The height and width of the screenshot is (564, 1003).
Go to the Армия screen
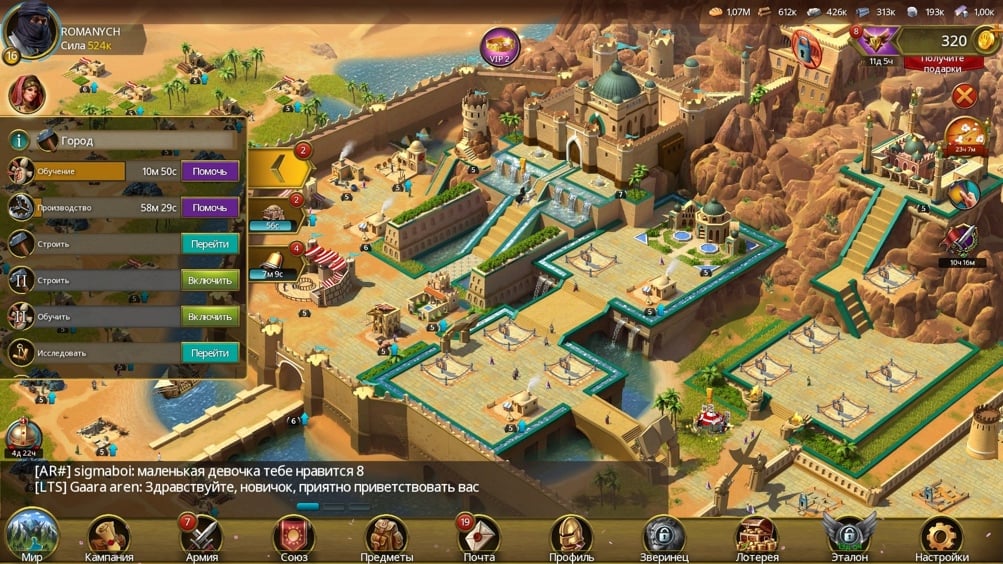201,537
